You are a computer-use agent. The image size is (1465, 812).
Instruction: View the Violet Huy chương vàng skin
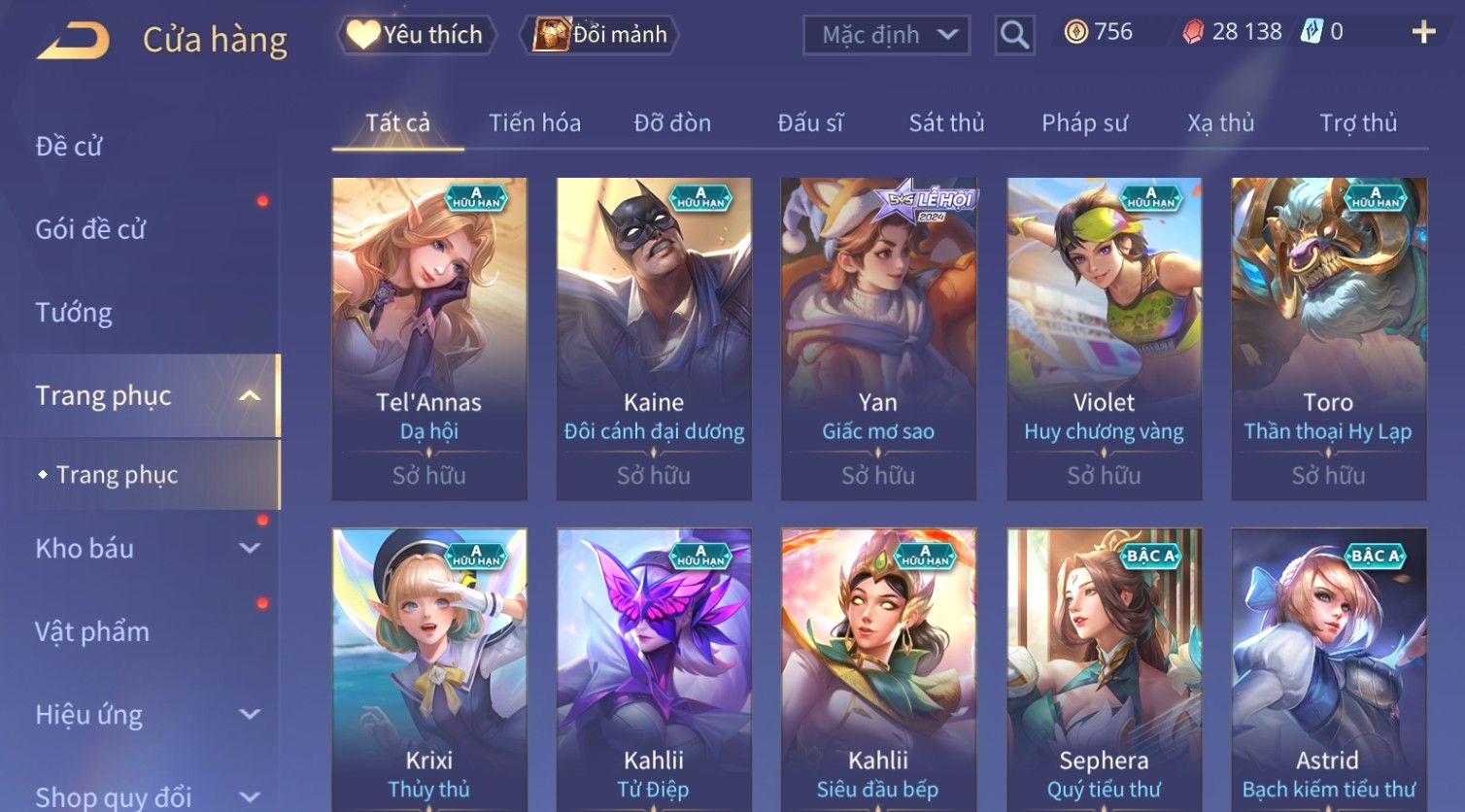click(1104, 338)
